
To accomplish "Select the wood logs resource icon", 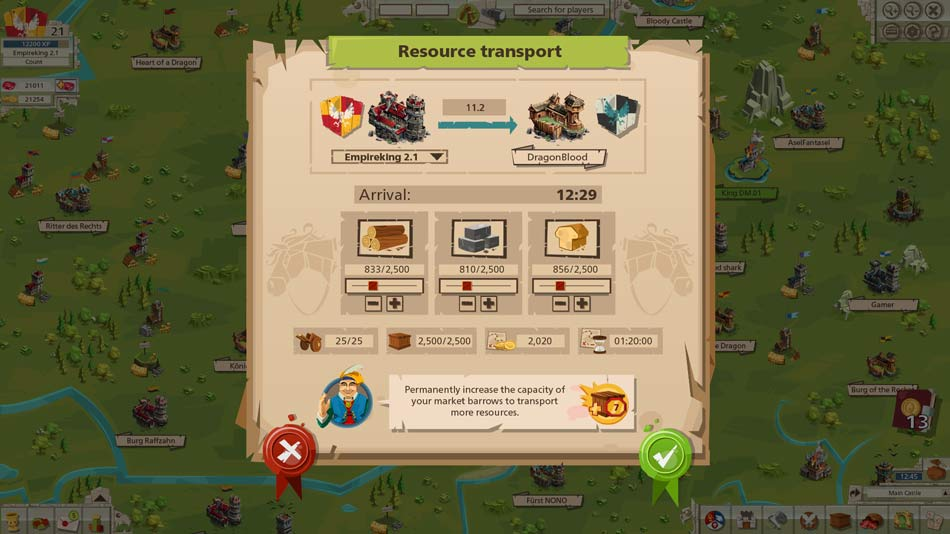I will 384,238.
